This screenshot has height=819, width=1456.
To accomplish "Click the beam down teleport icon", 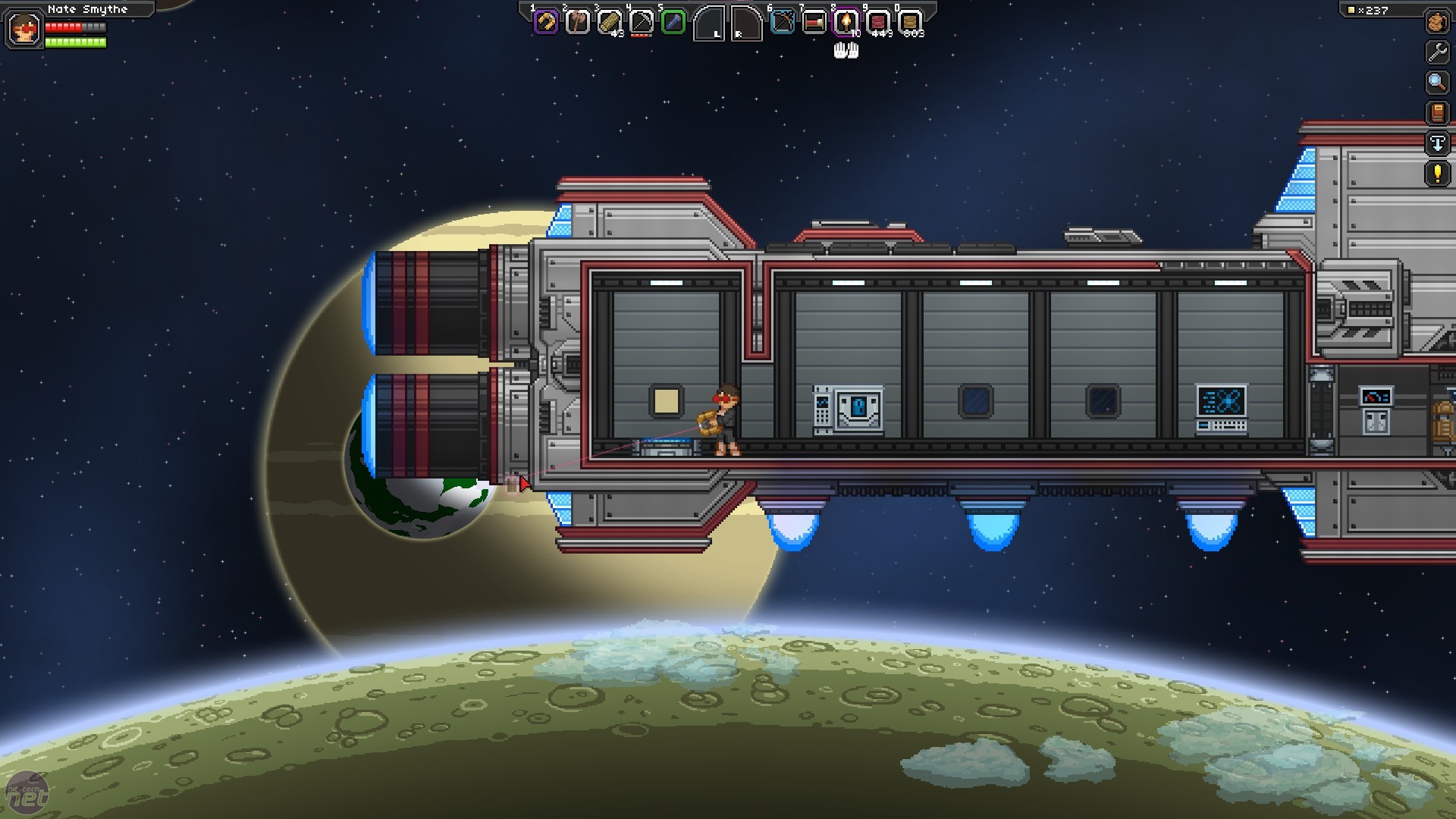I will tap(1437, 143).
